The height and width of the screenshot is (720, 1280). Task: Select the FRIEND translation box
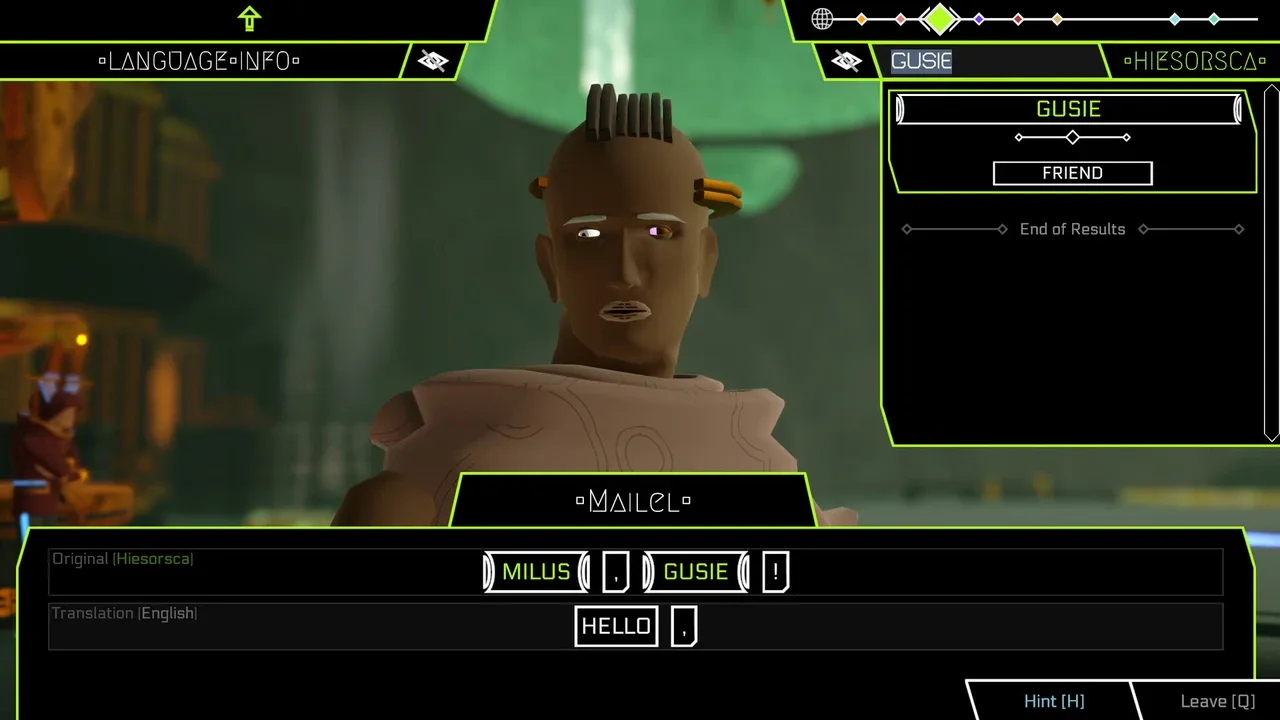[x=1072, y=173]
